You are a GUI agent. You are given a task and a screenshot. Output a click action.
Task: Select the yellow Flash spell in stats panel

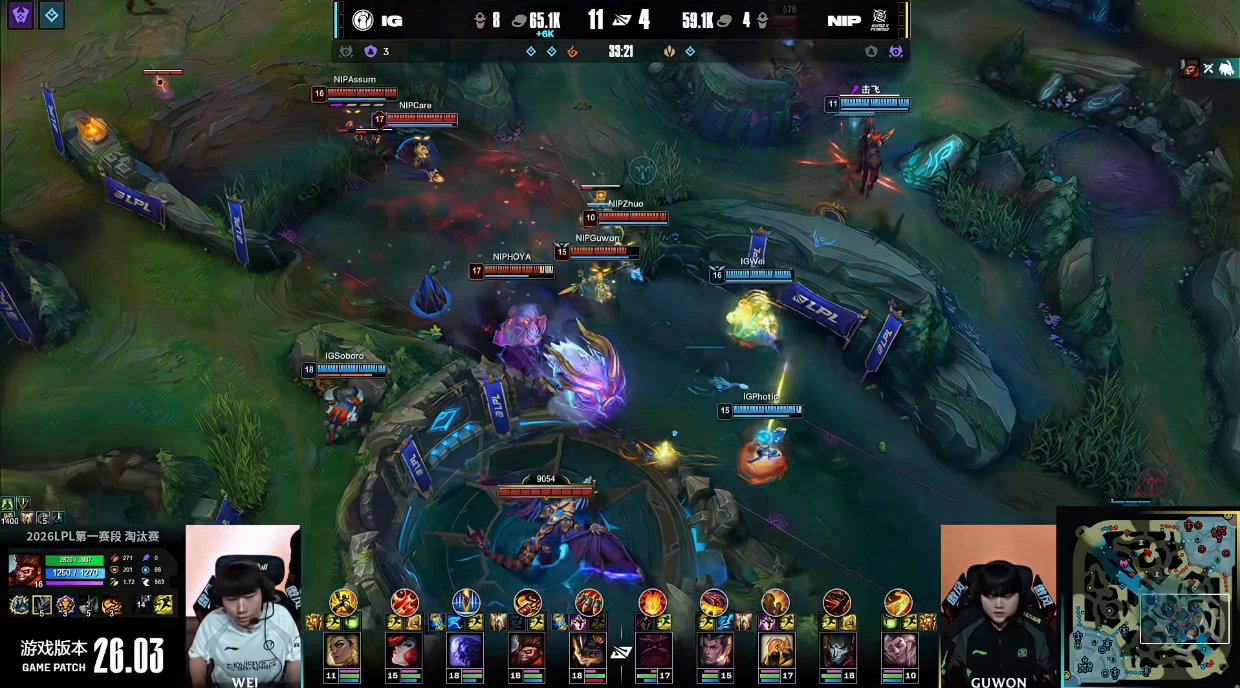coord(164,604)
